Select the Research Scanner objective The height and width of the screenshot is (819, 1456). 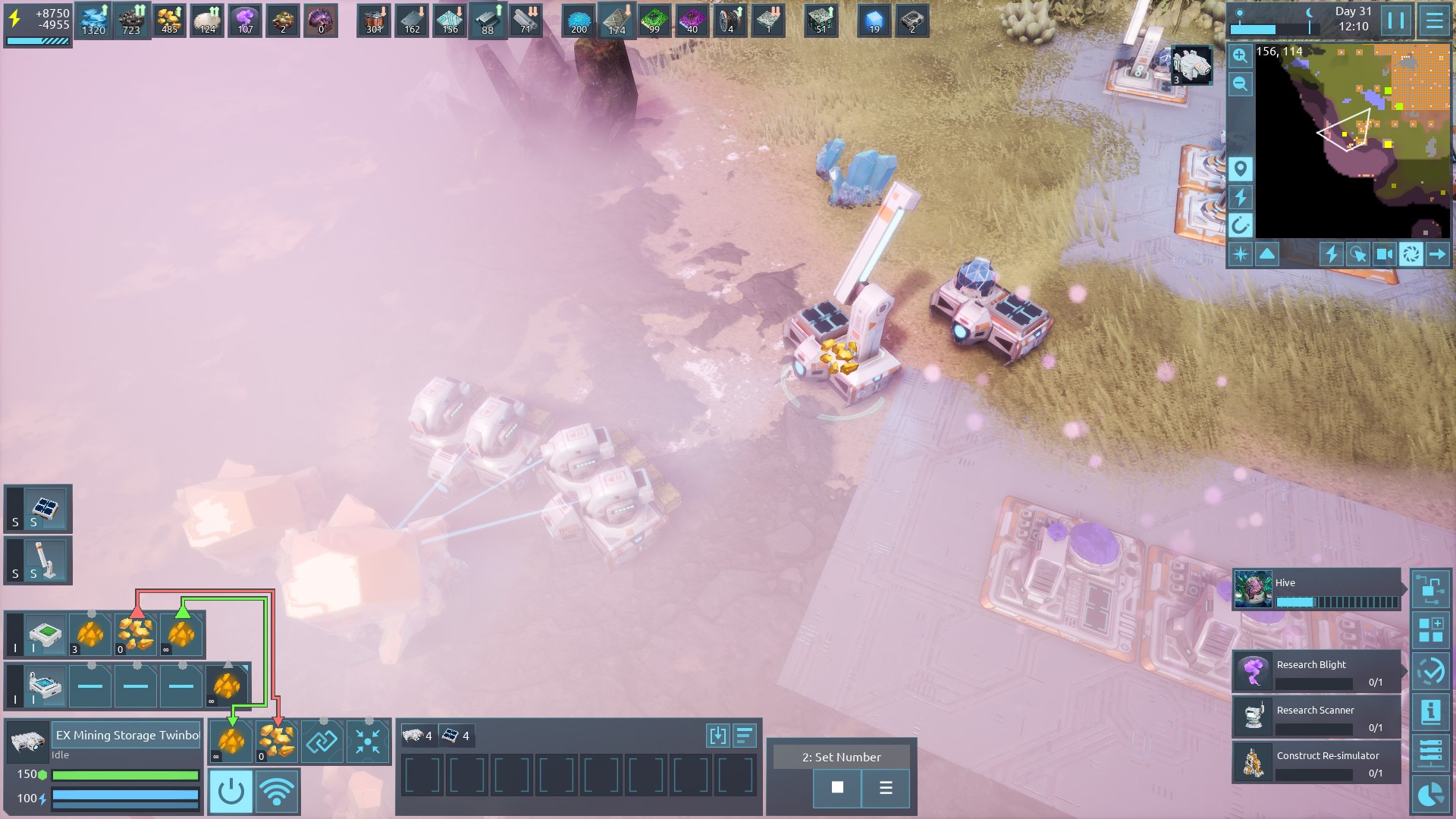click(1316, 717)
